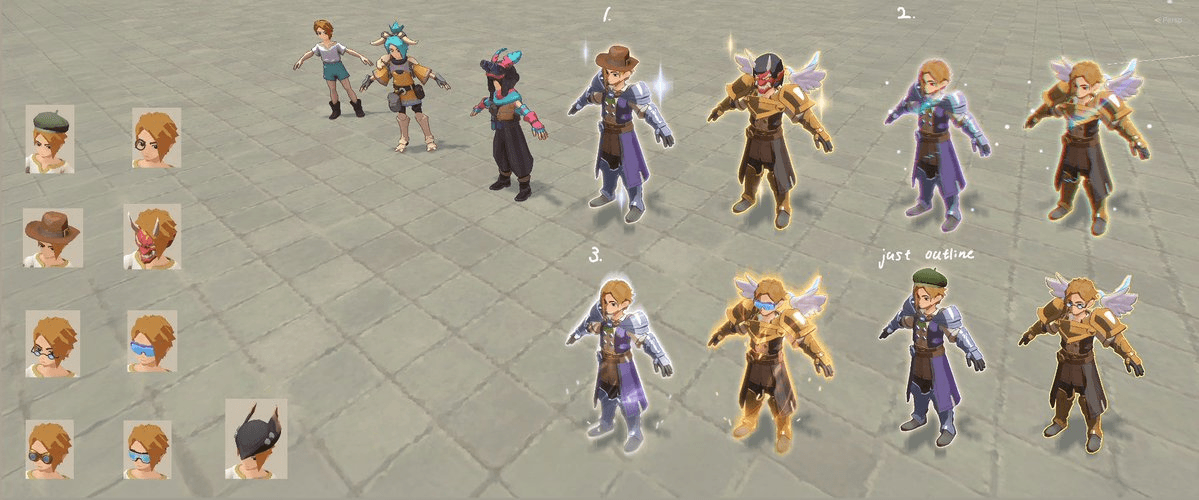Choose the blue visor headgear icon

pyautogui.click(x=152, y=341)
